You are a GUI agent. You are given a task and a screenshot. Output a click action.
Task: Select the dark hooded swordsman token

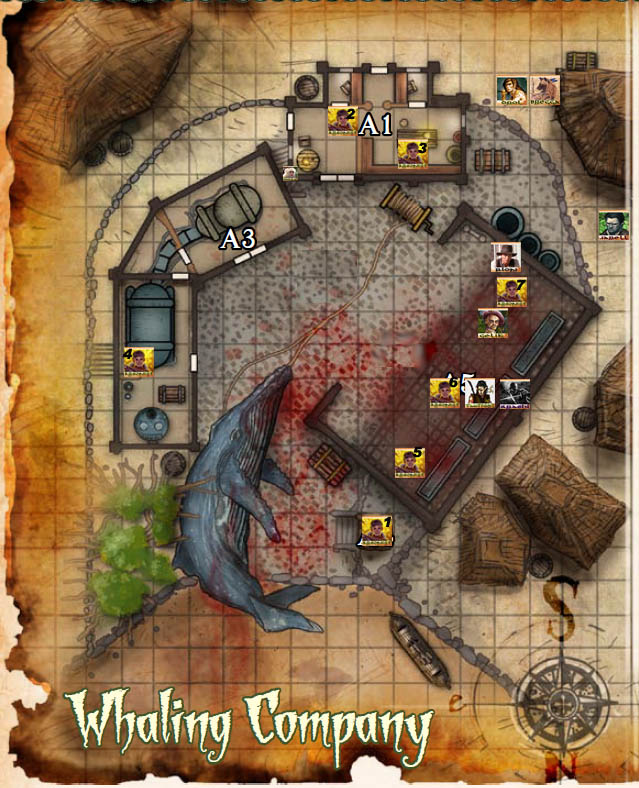(x=512, y=392)
